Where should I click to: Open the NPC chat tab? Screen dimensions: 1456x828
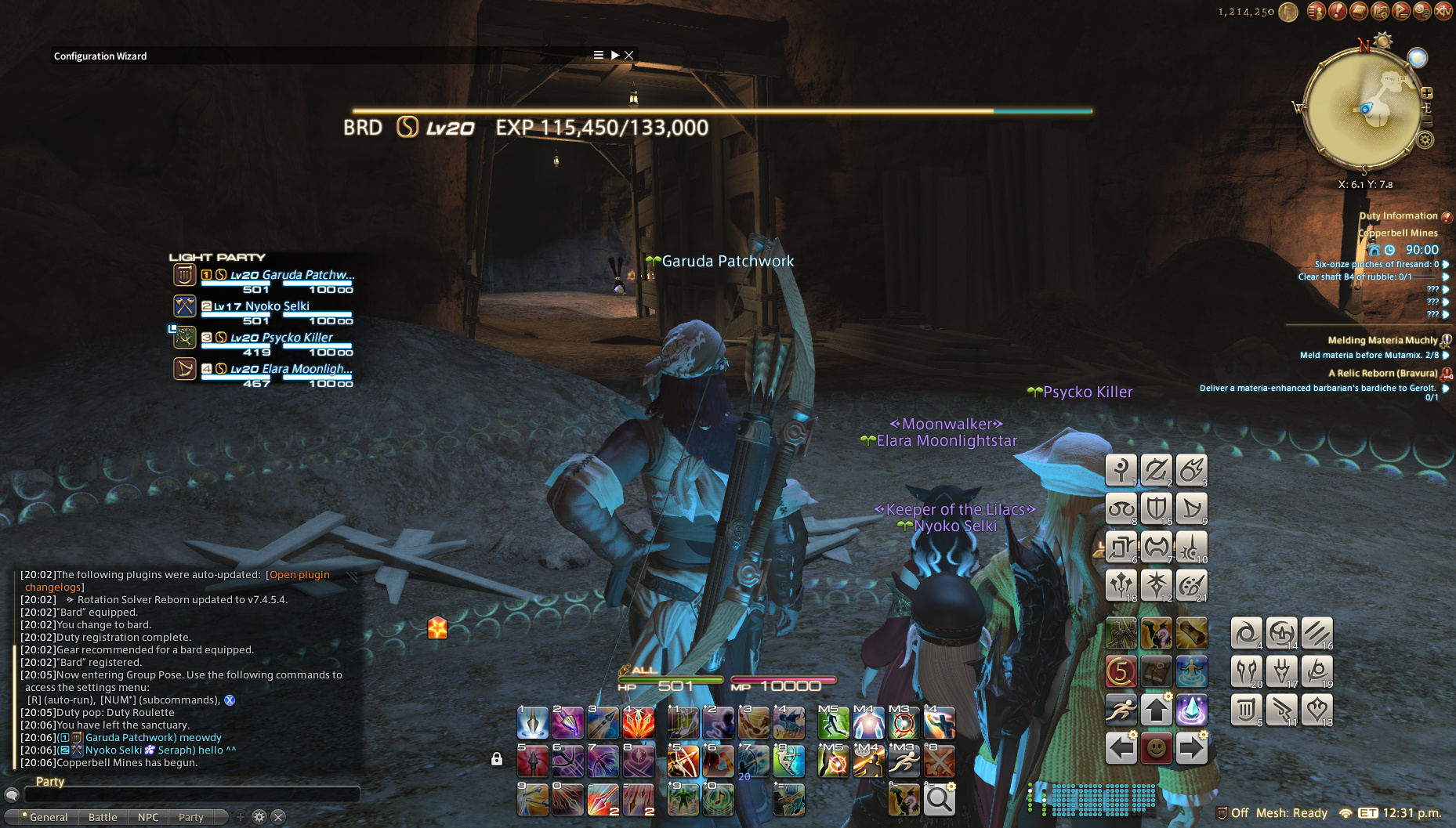click(x=148, y=817)
